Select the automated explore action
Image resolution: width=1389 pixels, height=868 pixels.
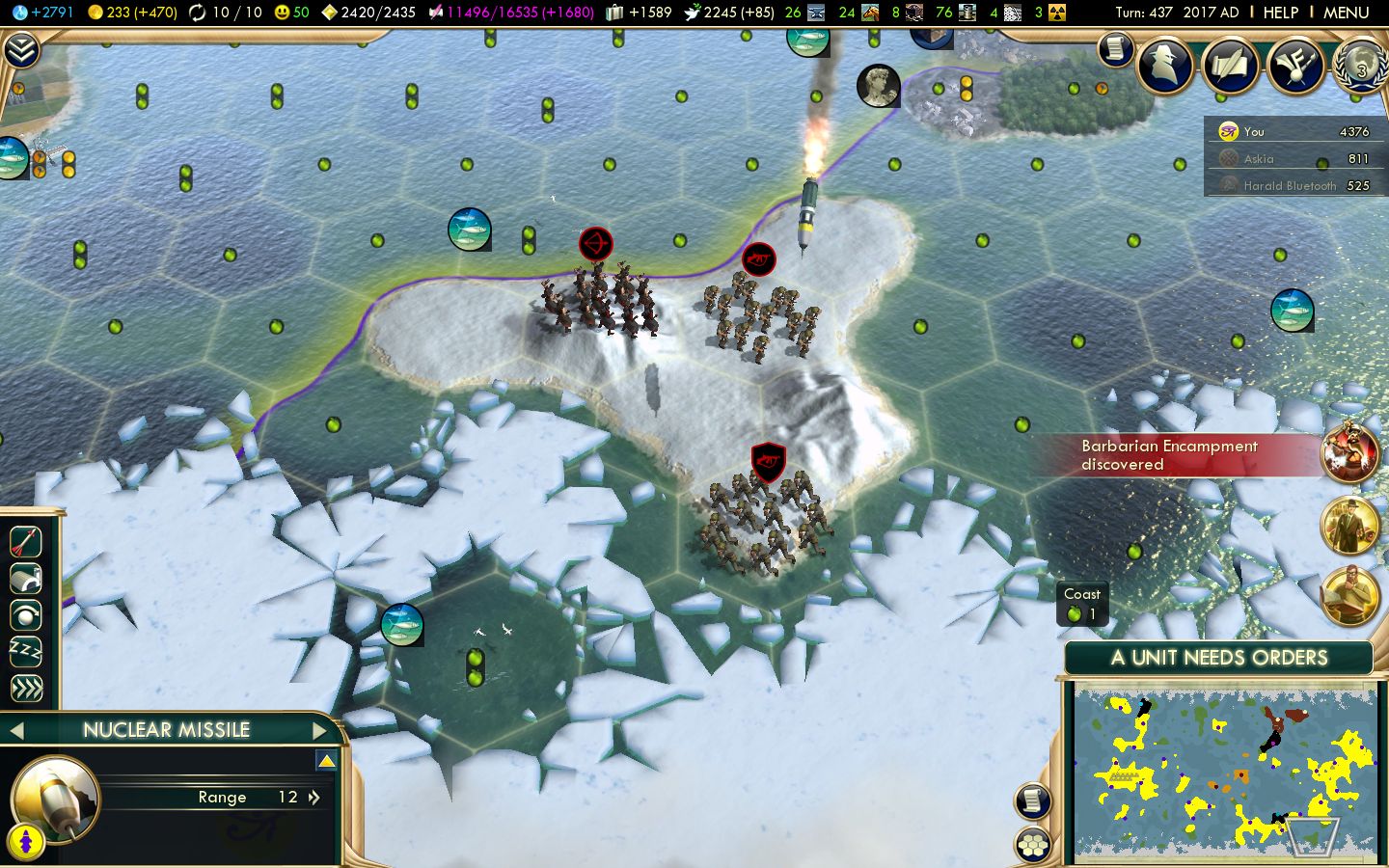[x=24, y=615]
